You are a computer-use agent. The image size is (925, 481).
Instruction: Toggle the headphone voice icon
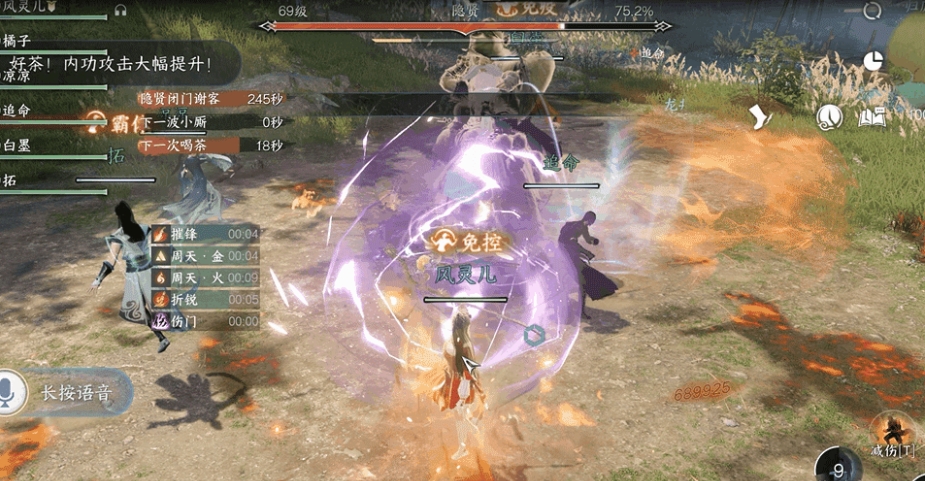[121, 10]
